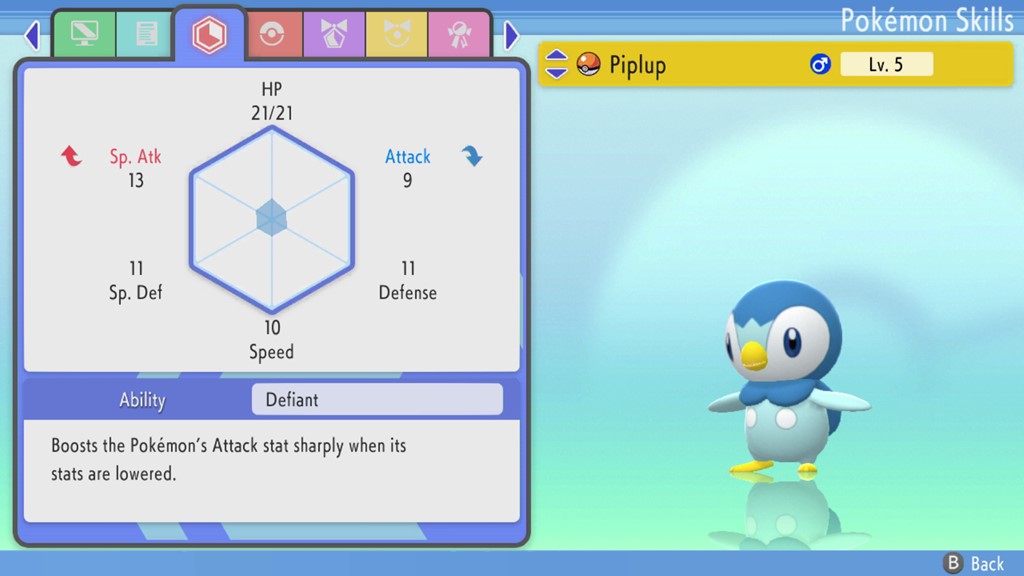Open the pink ribbon medal tab
This screenshot has width=1024, height=576.
coord(458,35)
